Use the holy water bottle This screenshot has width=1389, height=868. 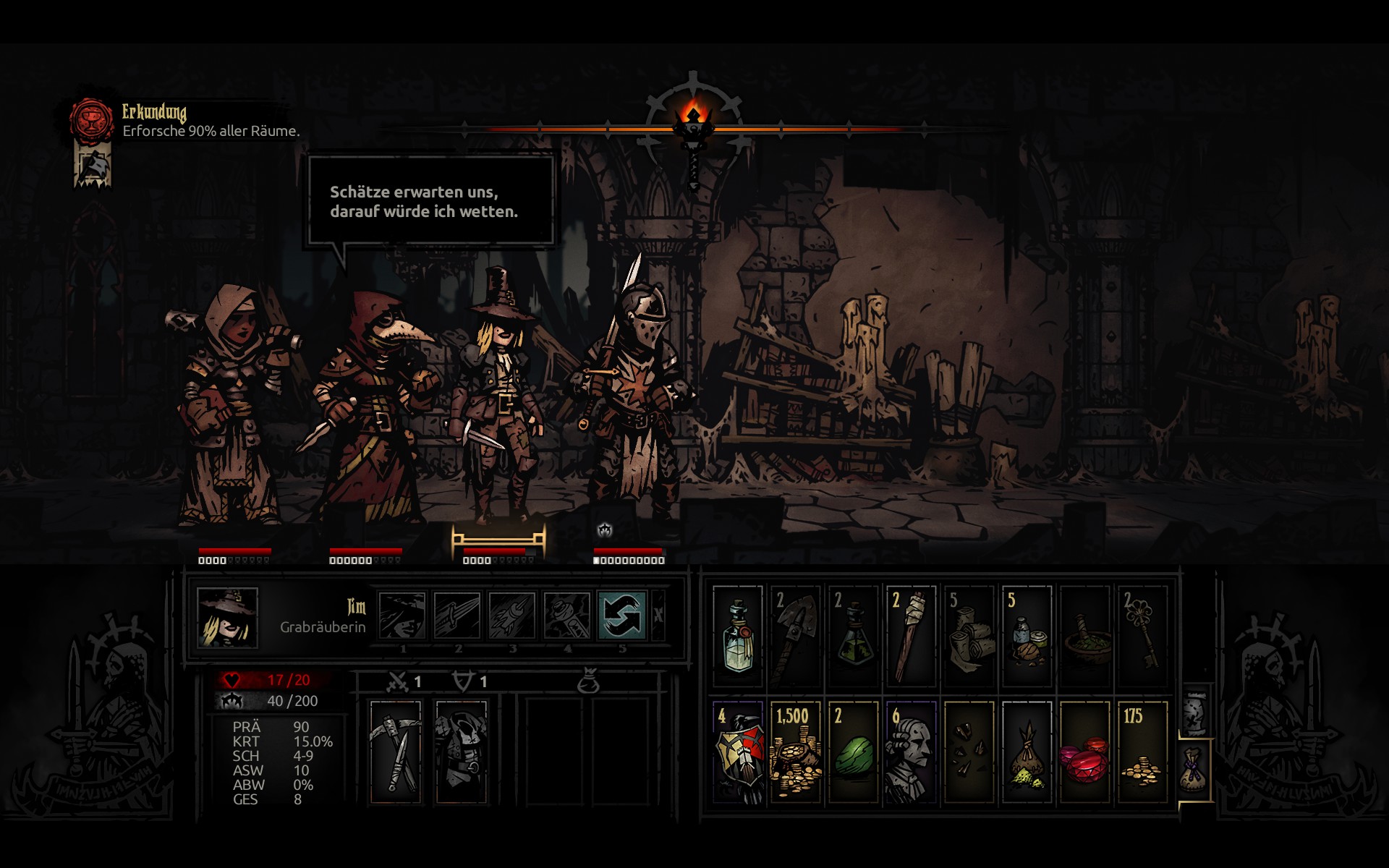pos(737,636)
